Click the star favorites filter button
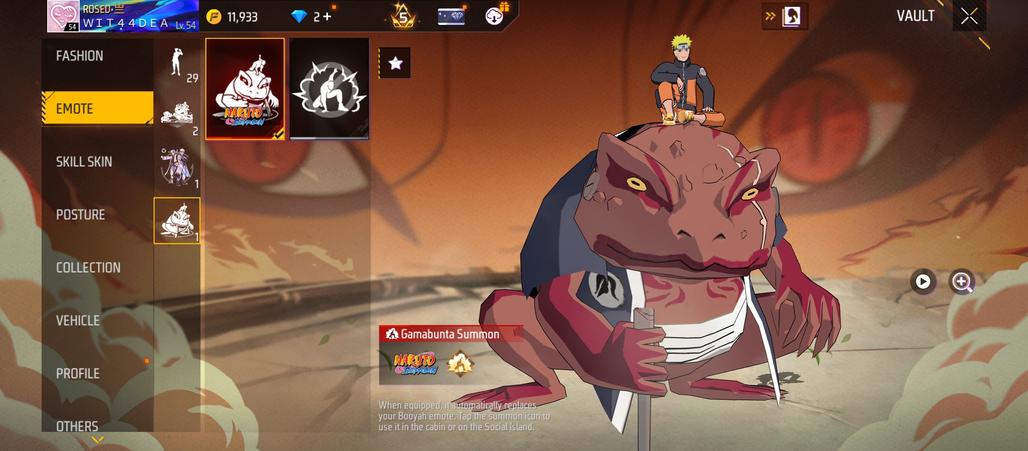 click(x=395, y=63)
